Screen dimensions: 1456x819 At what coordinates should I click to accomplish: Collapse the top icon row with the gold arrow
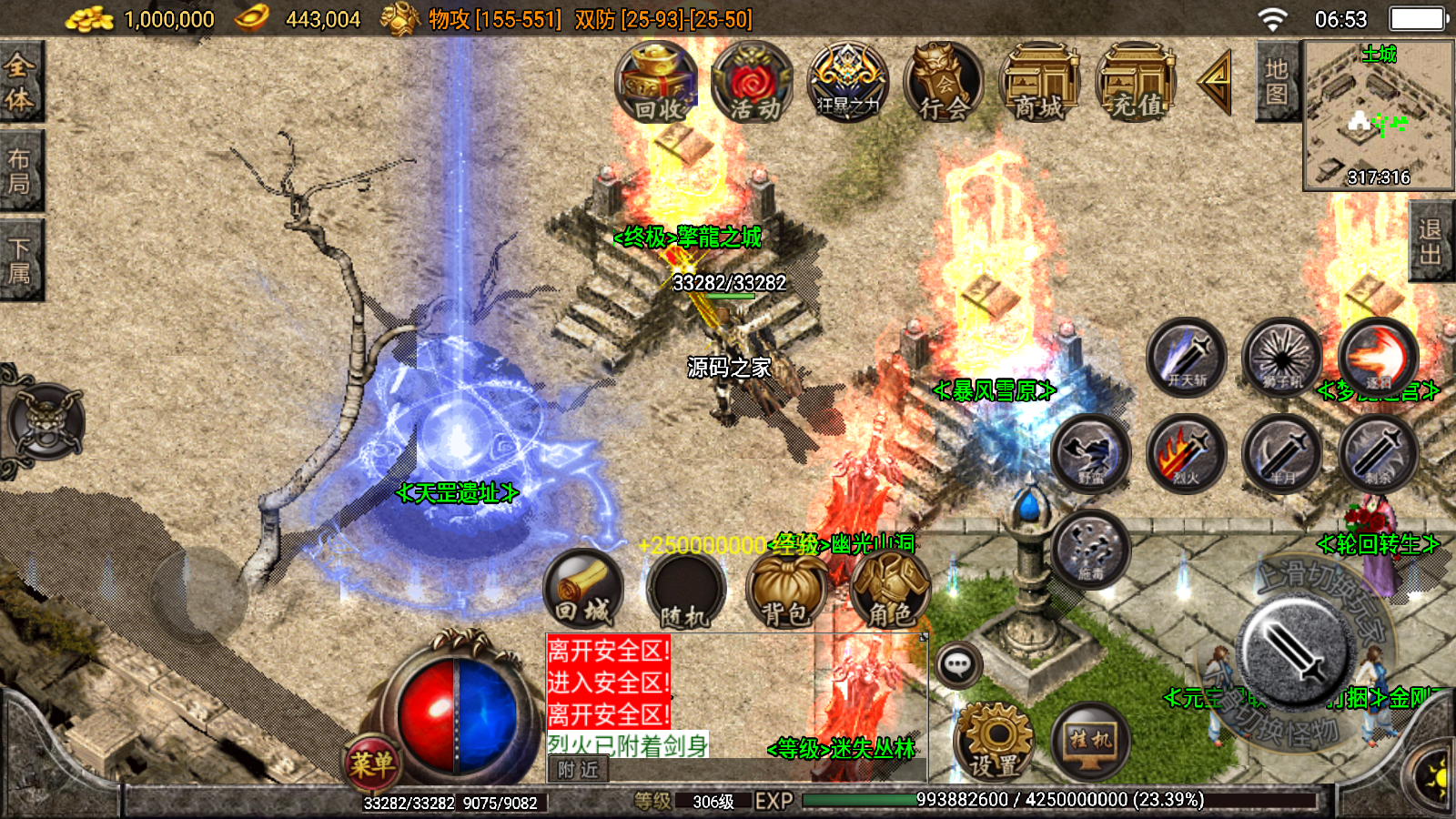tap(1215, 82)
